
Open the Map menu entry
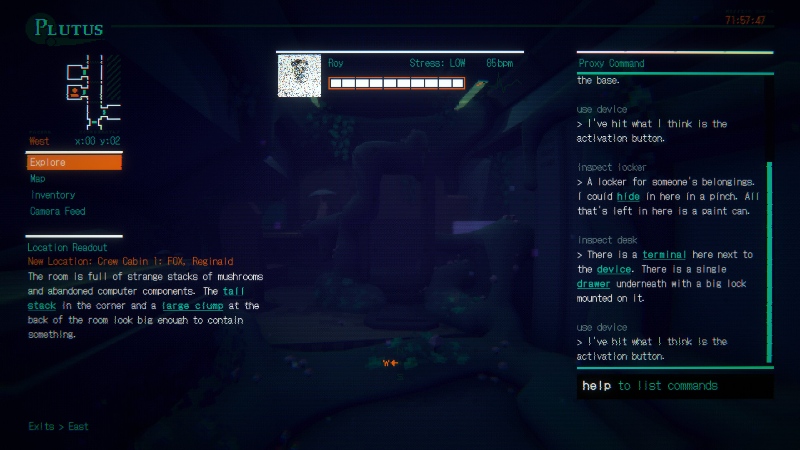tap(38, 178)
